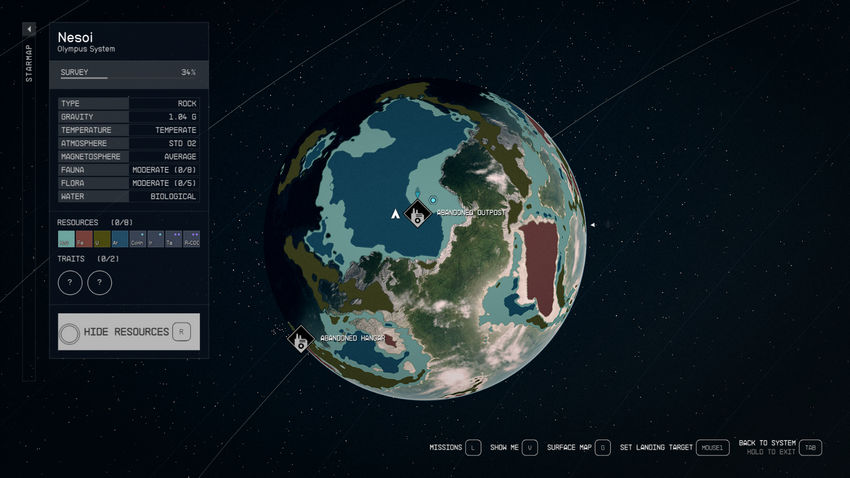Choose the Ar argon resource tile

[x=120, y=239]
